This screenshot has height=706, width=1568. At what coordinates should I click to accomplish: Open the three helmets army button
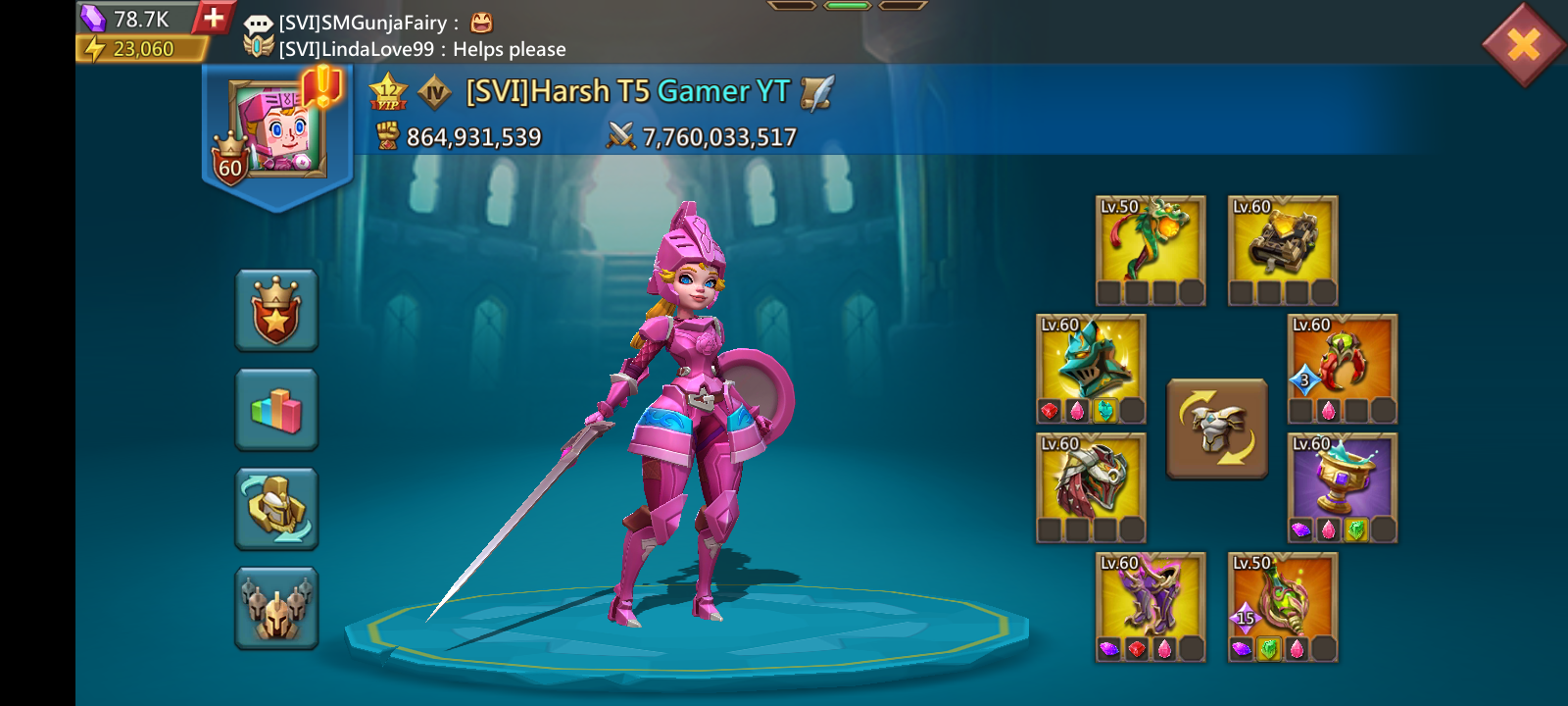pos(276,608)
